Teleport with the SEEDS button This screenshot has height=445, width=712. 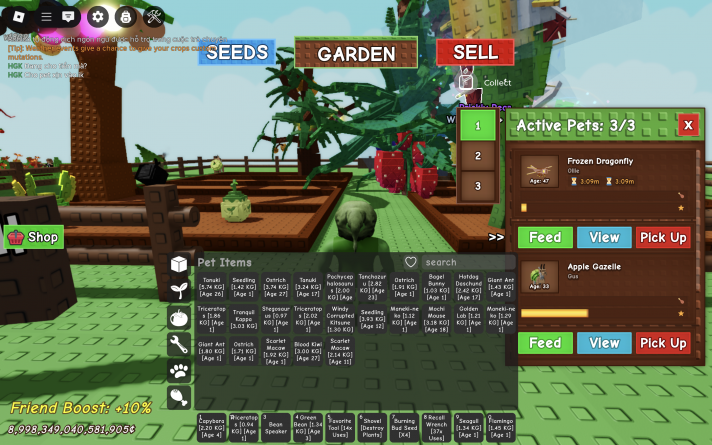(x=237, y=52)
